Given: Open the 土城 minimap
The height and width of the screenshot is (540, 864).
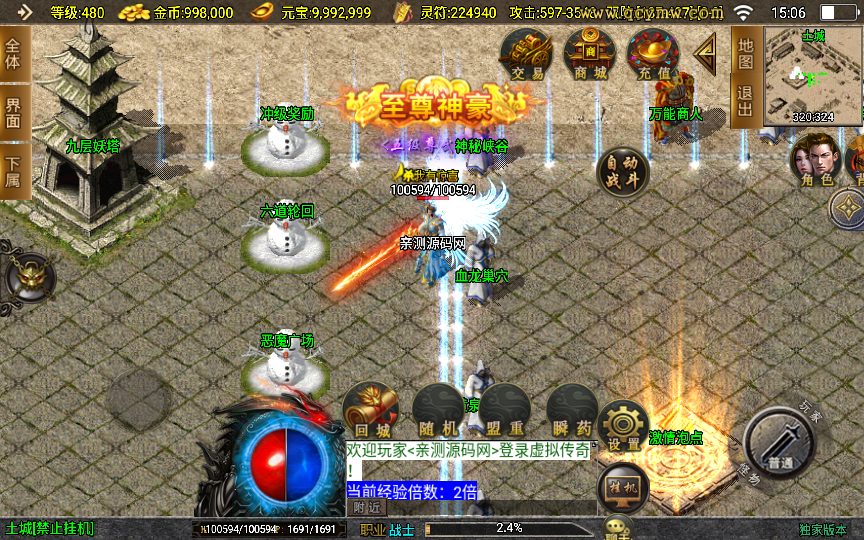Looking at the screenshot, I should [813, 76].
